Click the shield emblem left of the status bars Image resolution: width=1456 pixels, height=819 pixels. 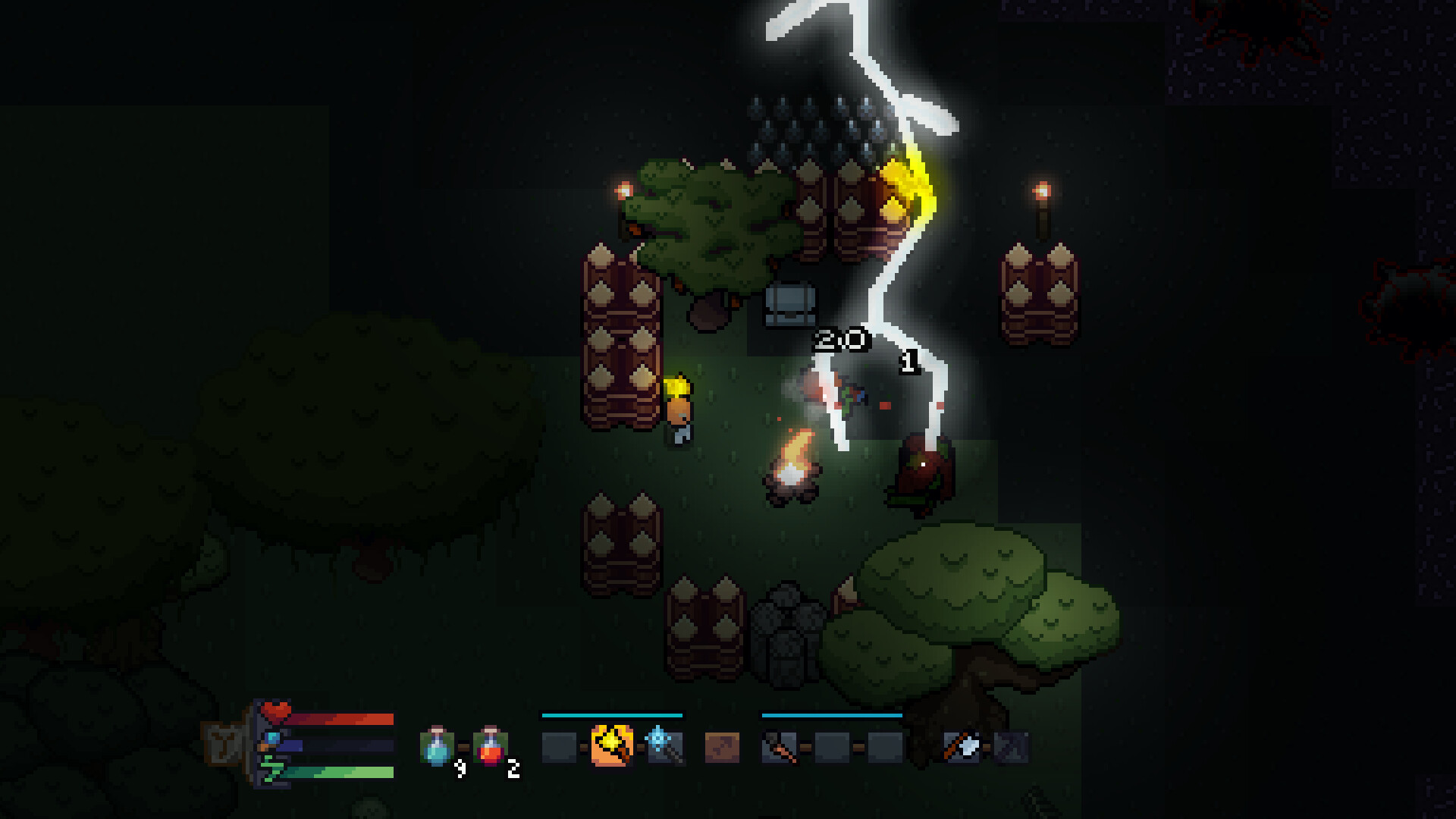coord(224,742)
